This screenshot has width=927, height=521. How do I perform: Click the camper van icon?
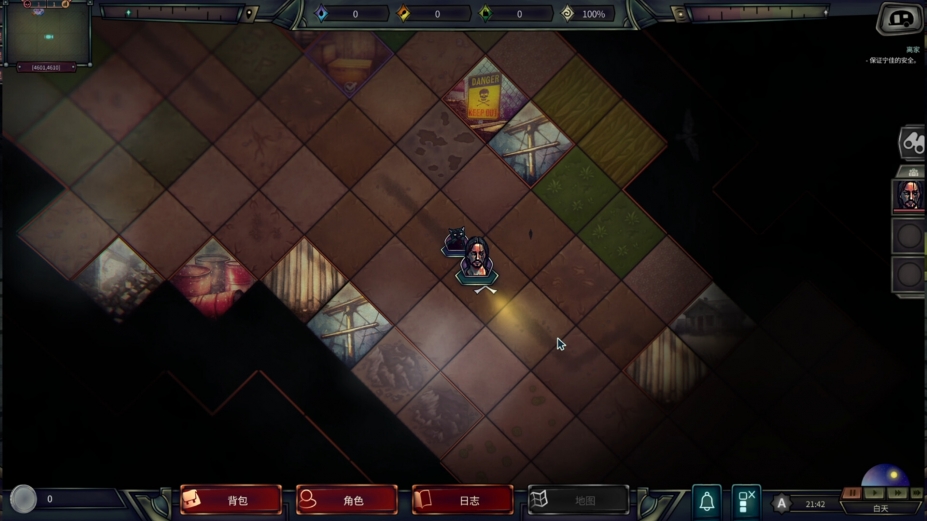(x=900, y=19)
